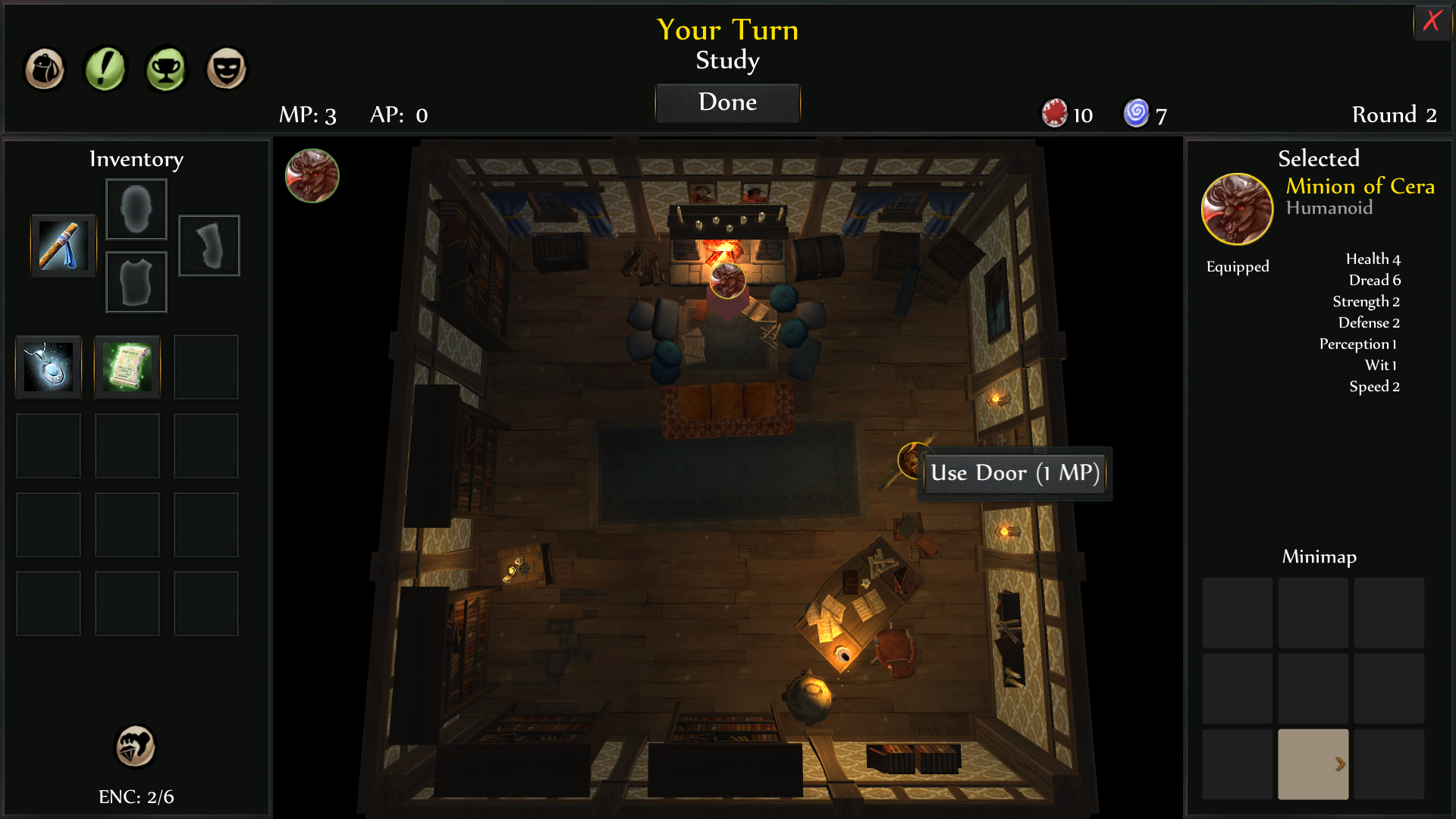The image size is (1456, 819).
Task: Open the green exclamation mark icon
Action: (x=105, y=70)
